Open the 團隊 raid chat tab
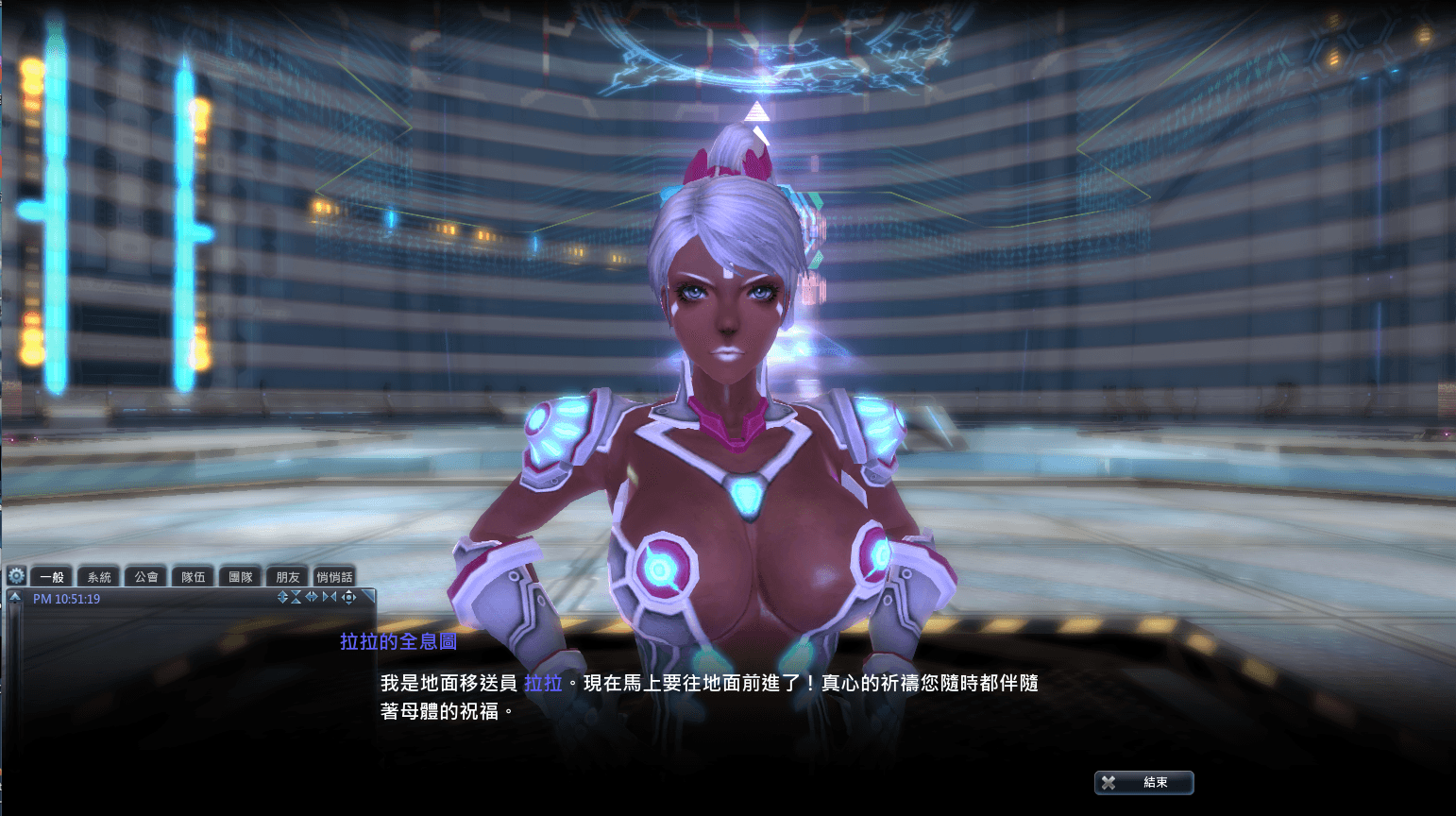Image resolution: width=1456 pixels, height=816 pixels. point(240,576)
